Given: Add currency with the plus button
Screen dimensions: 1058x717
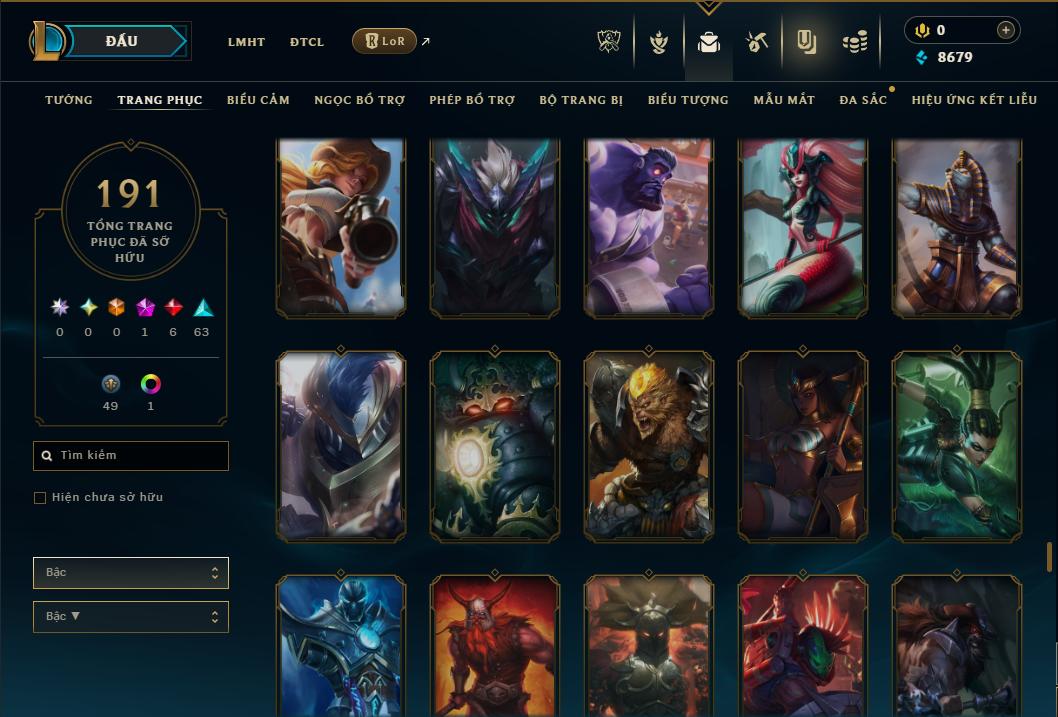Looking at the screenshot, I should tap(1006, 30).
